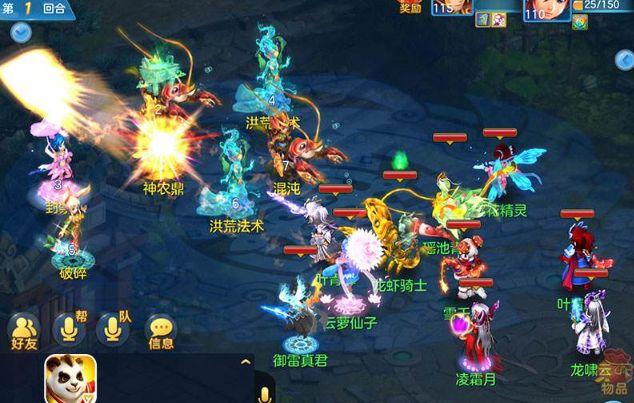
Task: Select the level 115 character portrait
Action: tap(453, 7)
